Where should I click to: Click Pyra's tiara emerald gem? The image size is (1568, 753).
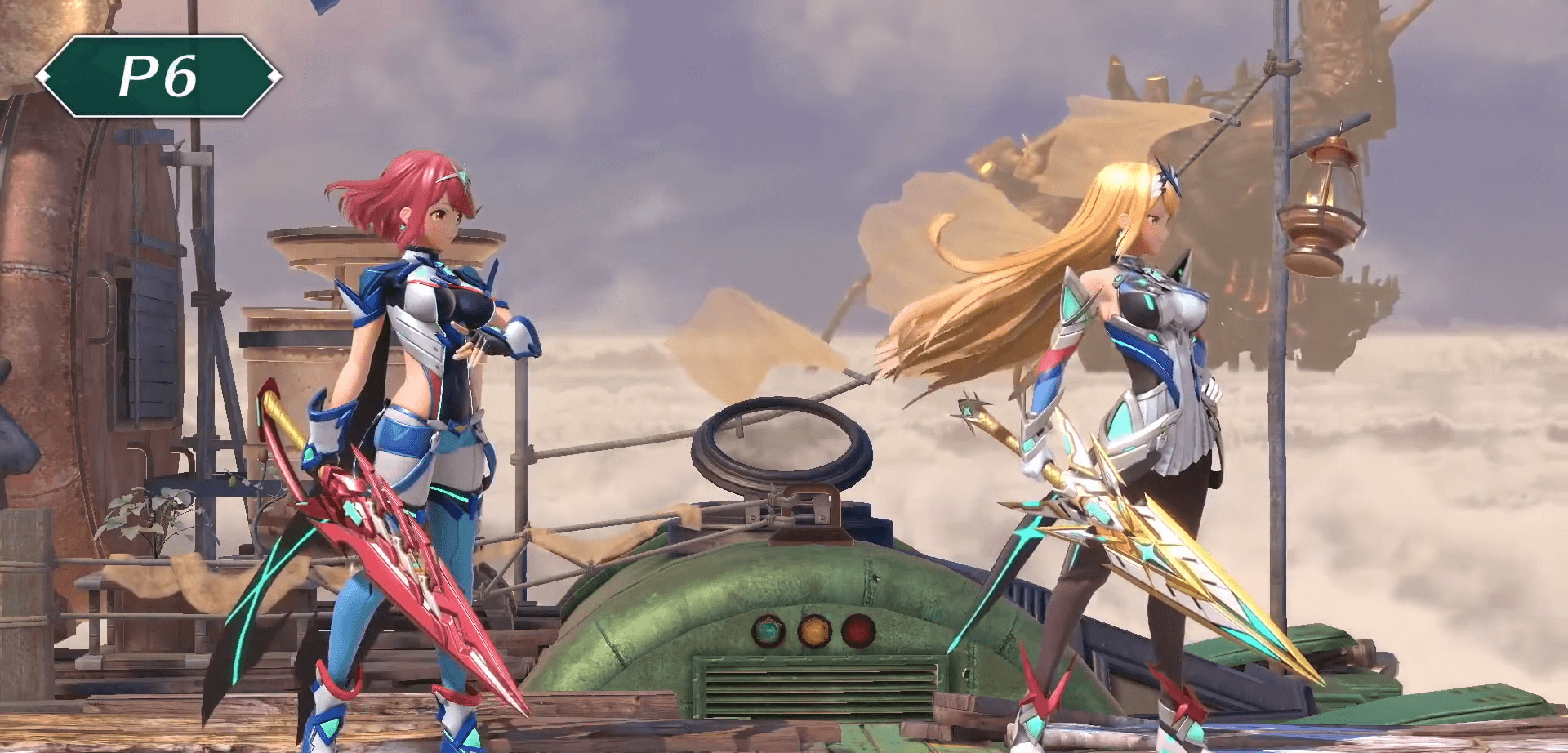465,177
